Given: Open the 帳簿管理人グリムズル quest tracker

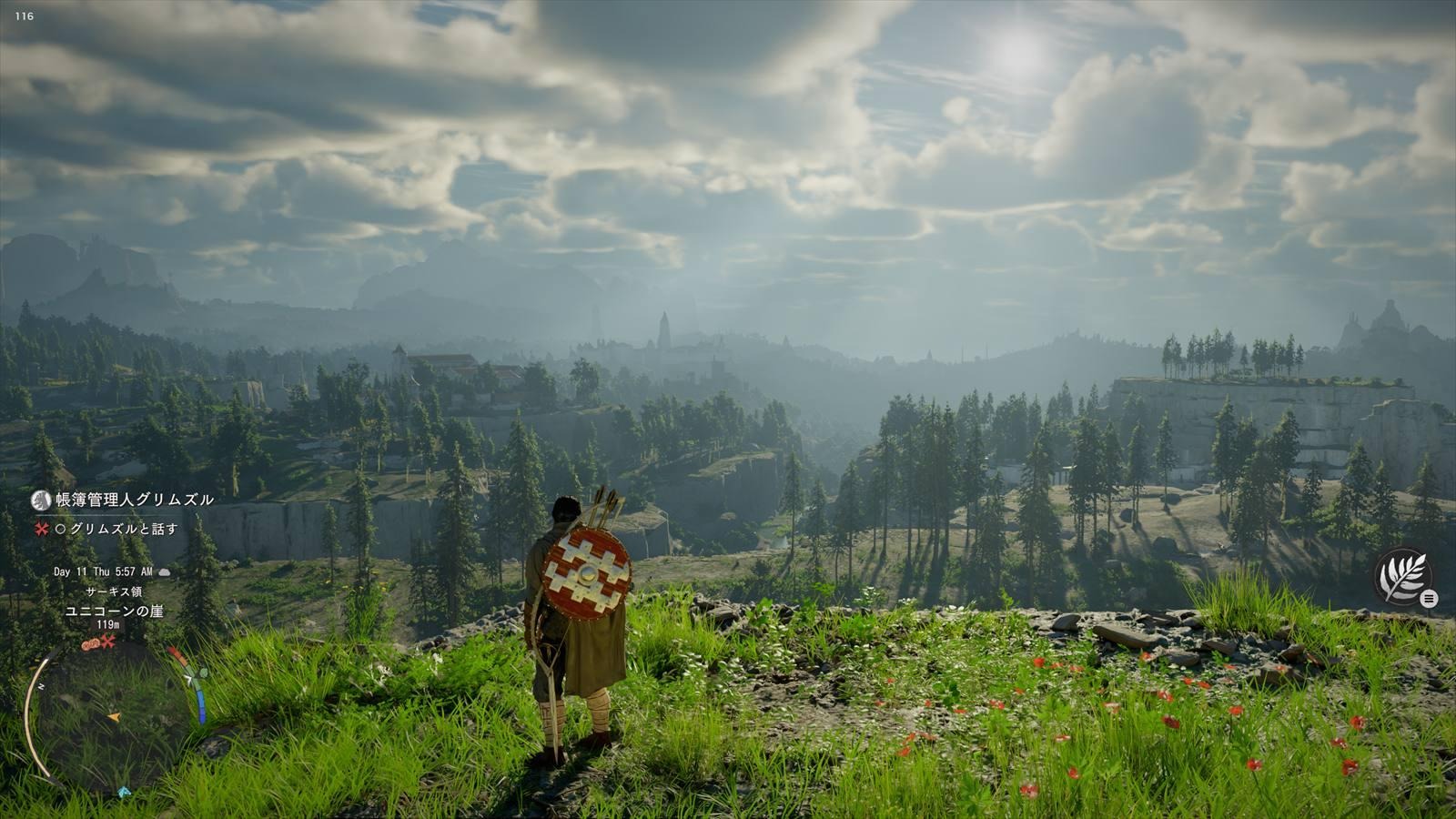Looking at the screenshot, I should (x=134, y=500).
